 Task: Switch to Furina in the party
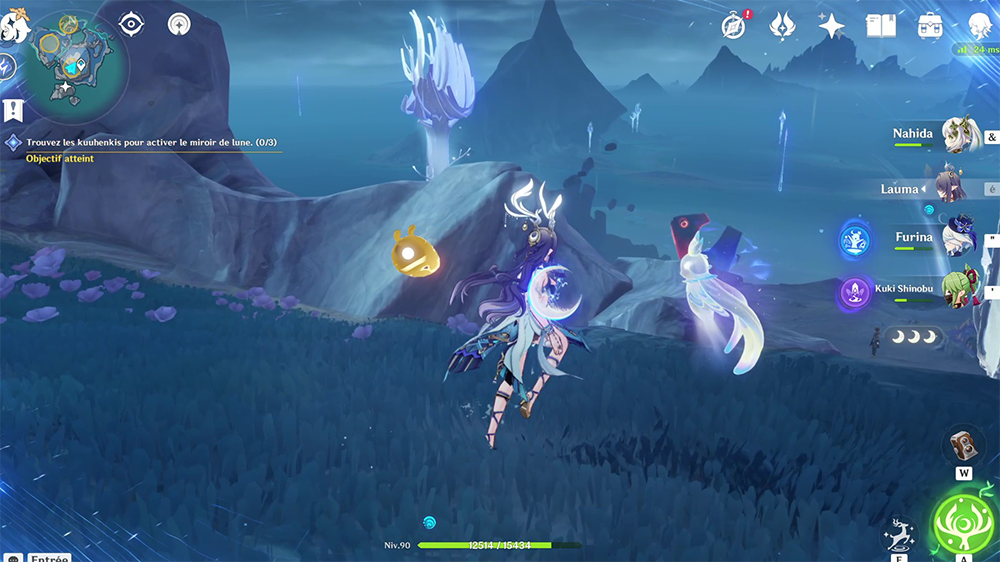pyautogui.click(x=958, y=238)
